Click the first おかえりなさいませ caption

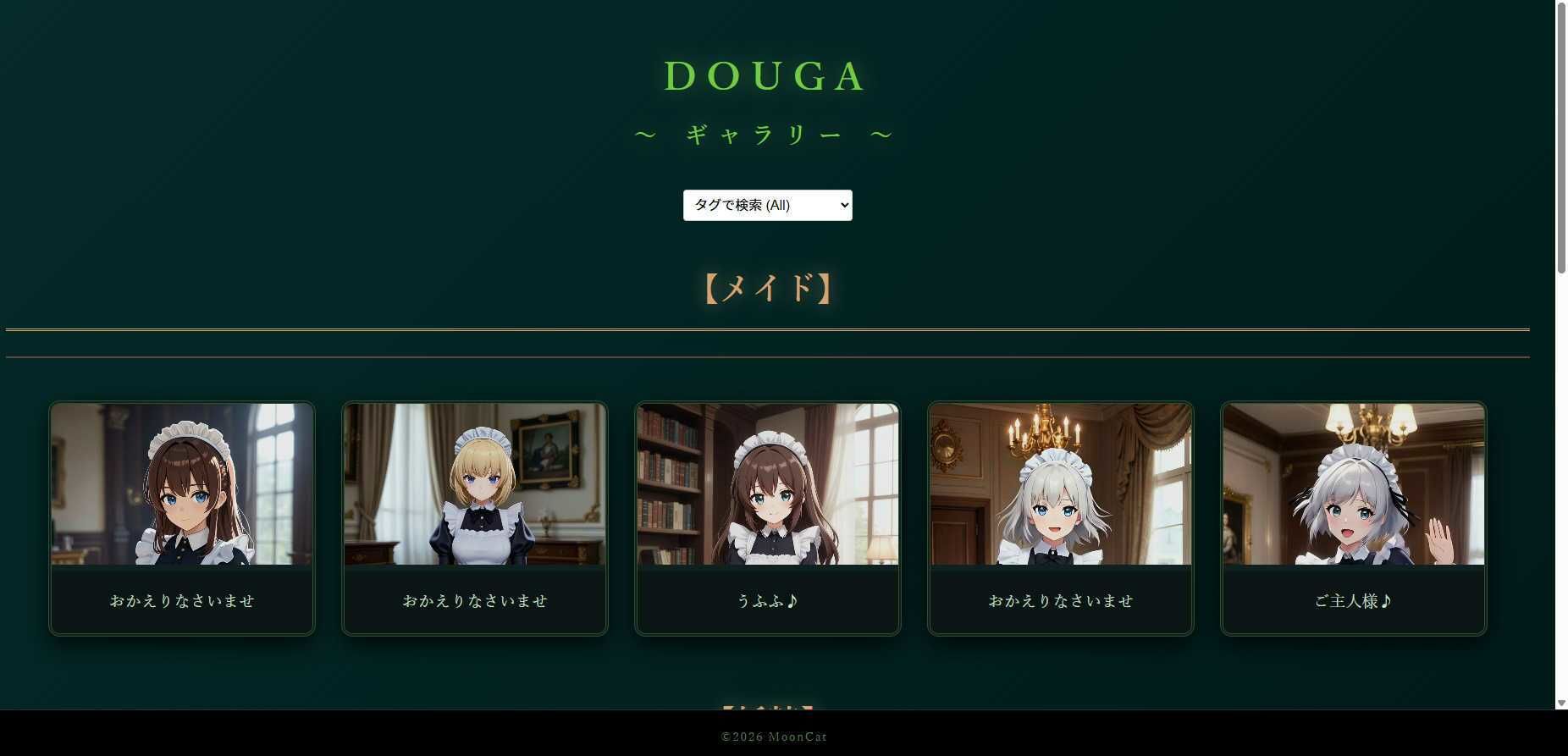click(x=181, y=601)
